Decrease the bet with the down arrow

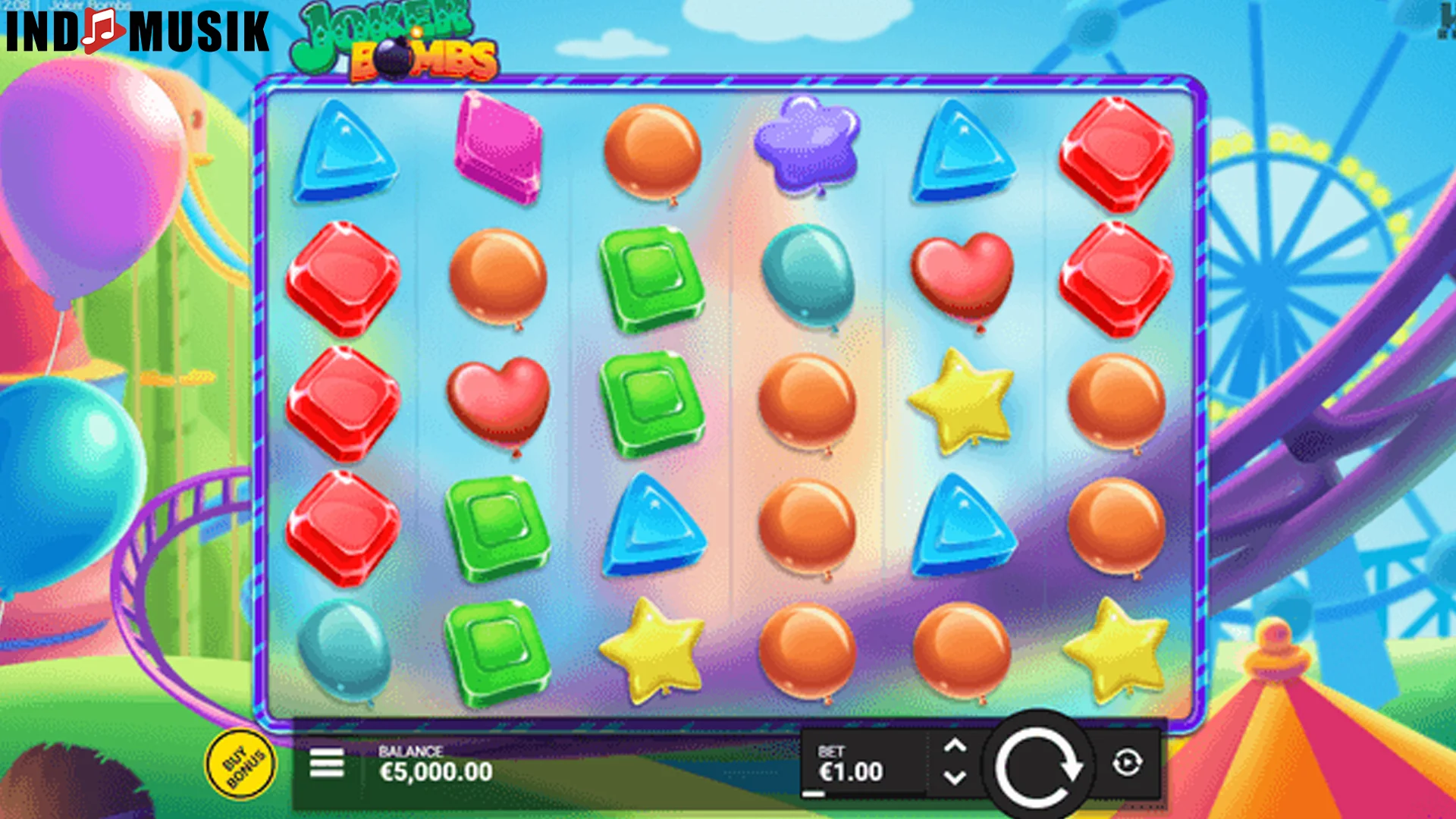click(955, 778)
